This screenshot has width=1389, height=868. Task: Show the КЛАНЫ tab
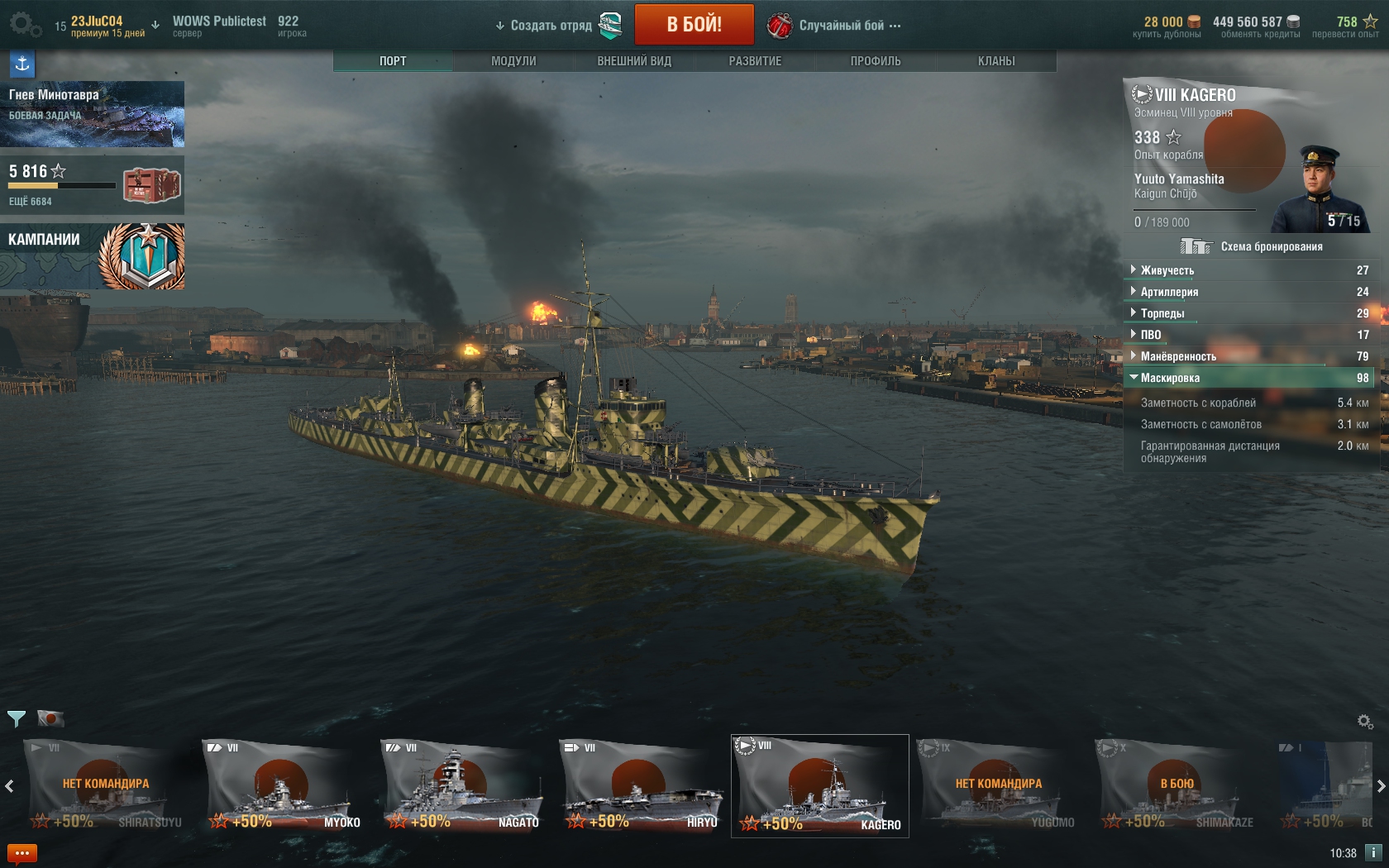tap(996, 61)
